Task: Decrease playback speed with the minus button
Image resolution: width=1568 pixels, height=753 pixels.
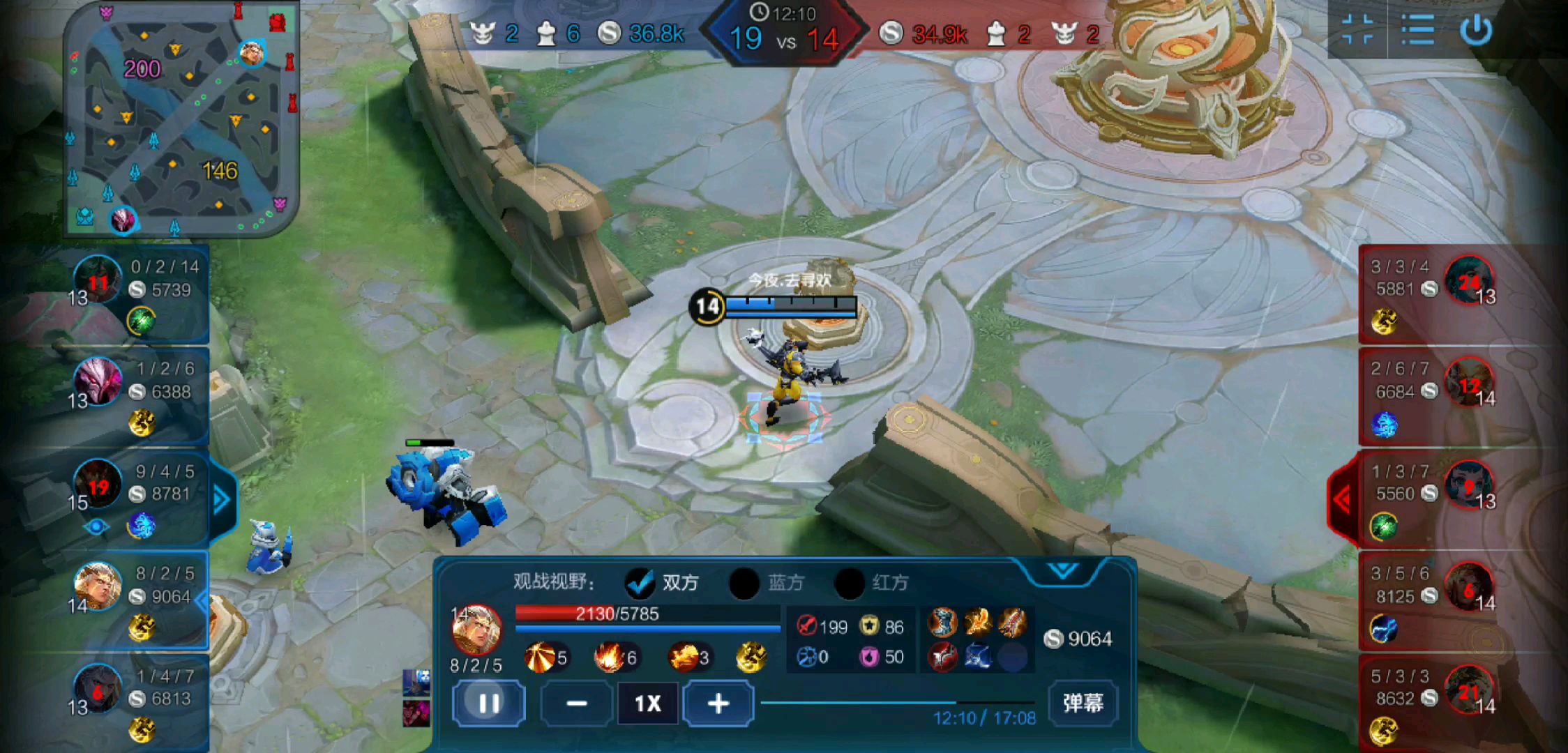Action: (x=576, y=703)
